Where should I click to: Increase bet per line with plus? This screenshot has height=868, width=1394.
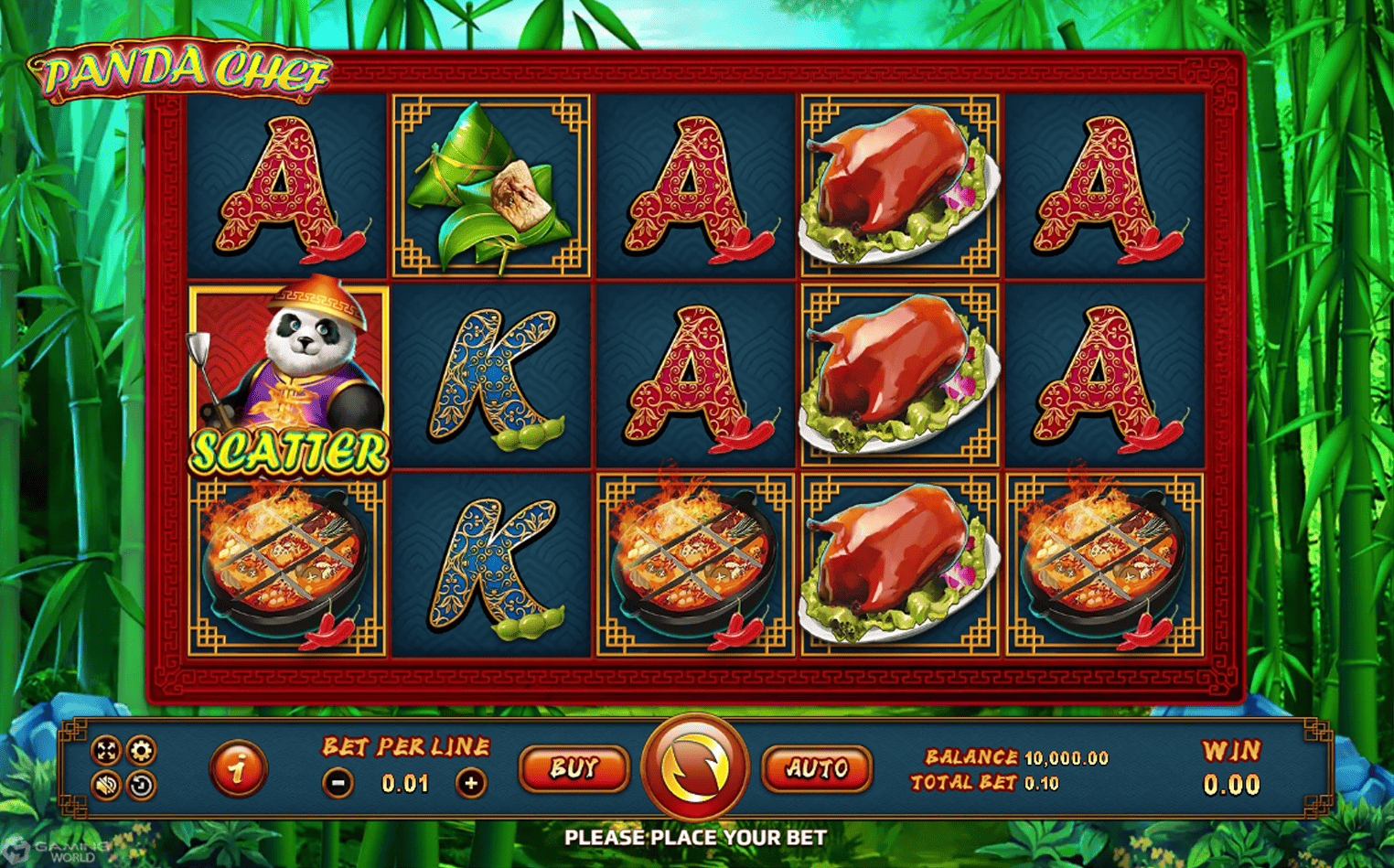point(471,783)
